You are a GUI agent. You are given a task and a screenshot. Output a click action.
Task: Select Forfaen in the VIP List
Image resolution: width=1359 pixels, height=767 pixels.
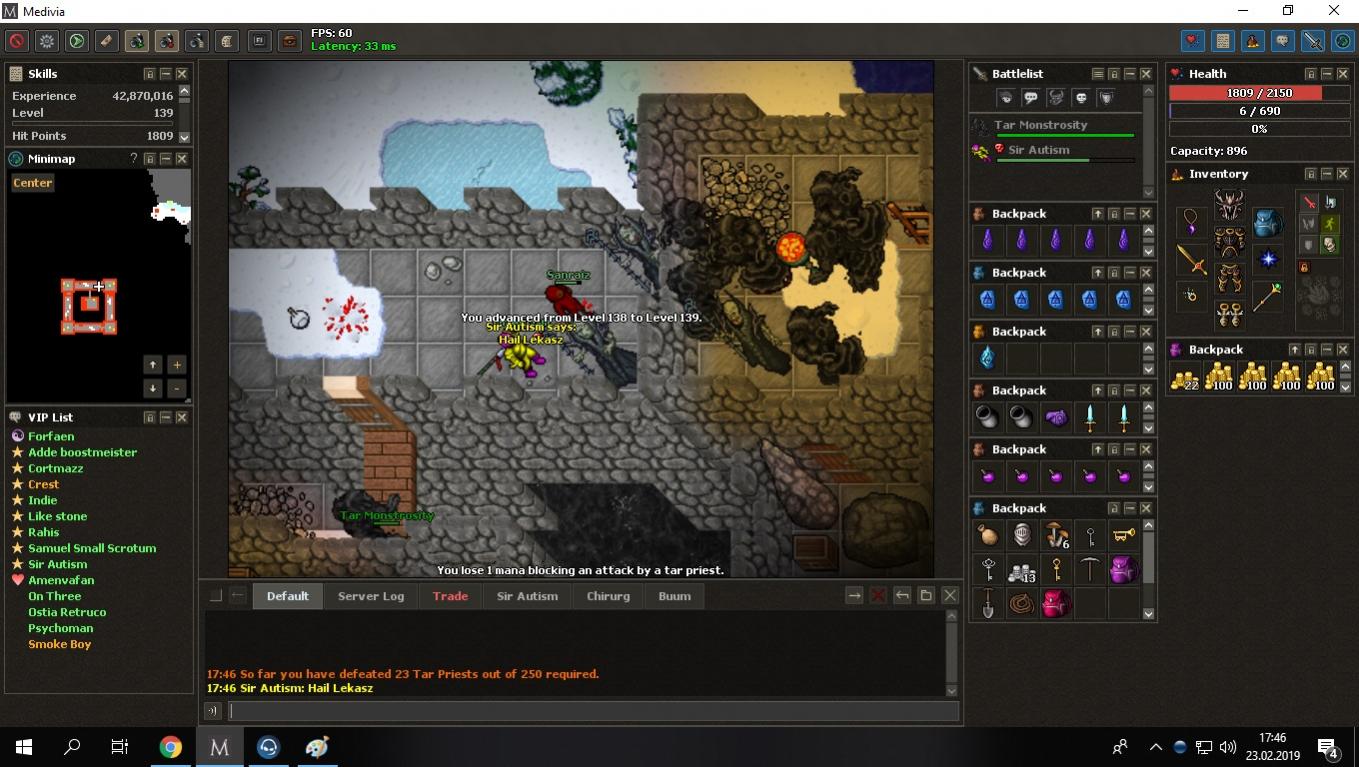(x=51, y=436)
